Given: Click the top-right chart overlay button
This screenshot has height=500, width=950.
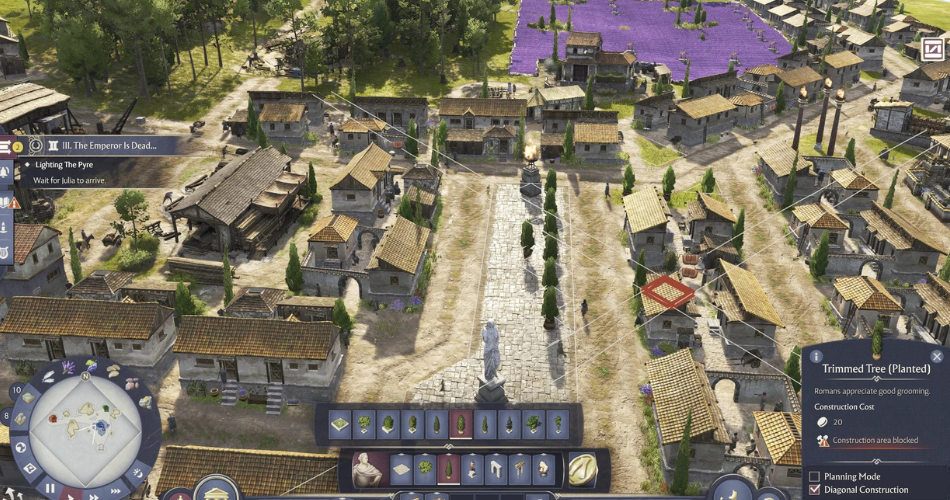Looking at the screenshot, I should 932,49.
